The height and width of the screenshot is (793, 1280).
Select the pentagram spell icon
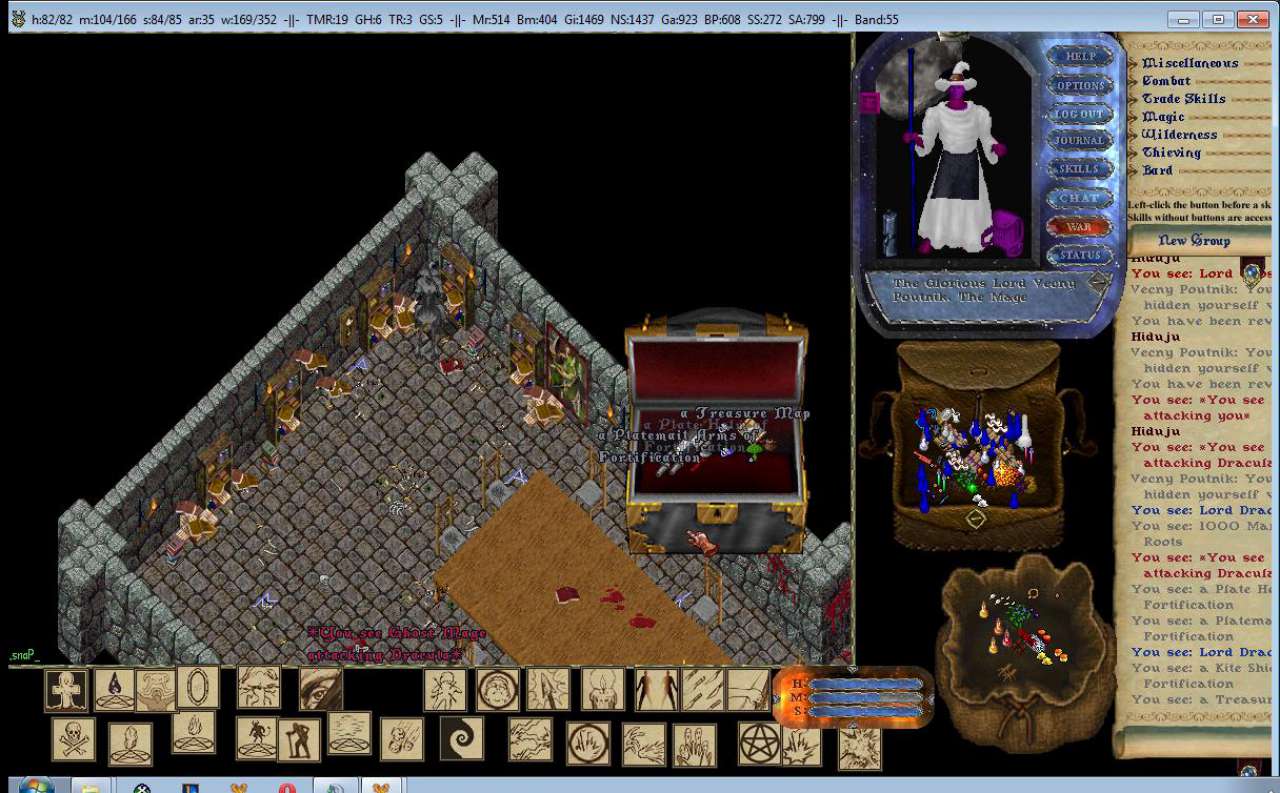click(759, 743)
